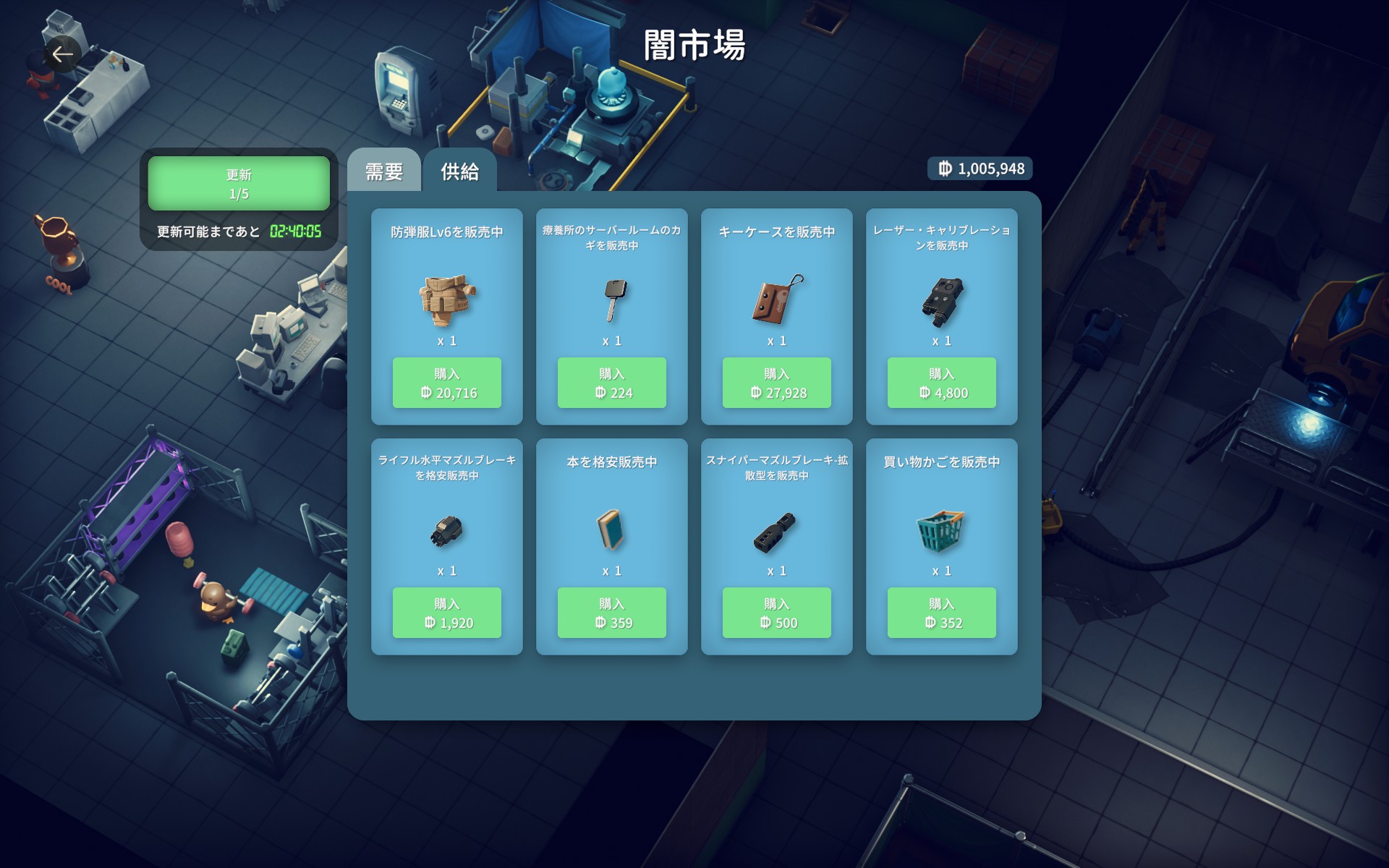Purchase the book for 359
Image resolution: width=1389 pixels, height=868 pixels.
pyautogui.click(x=611, y=613)
